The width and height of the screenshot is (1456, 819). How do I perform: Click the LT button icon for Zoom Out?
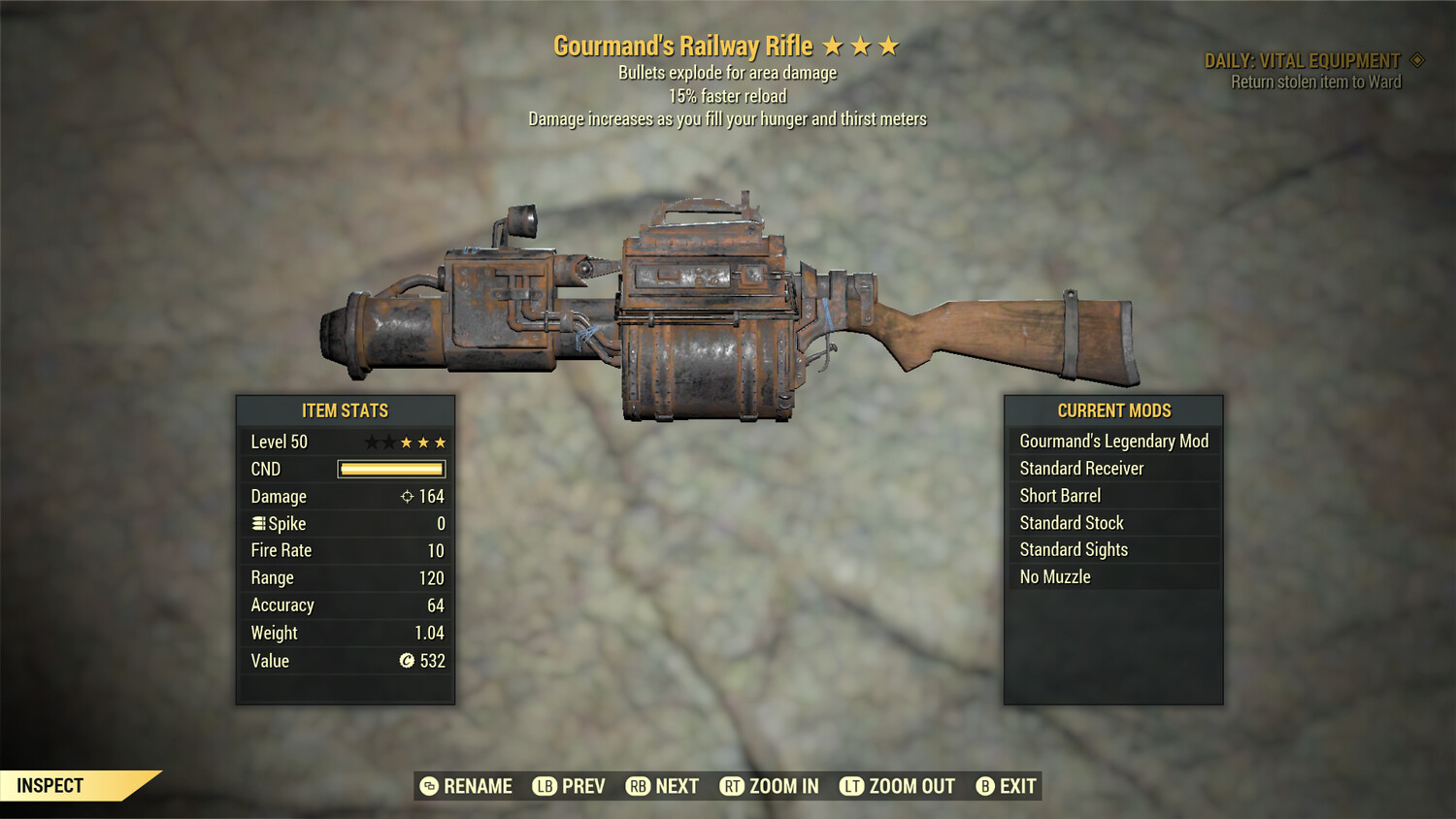click(x=851, y=787)
